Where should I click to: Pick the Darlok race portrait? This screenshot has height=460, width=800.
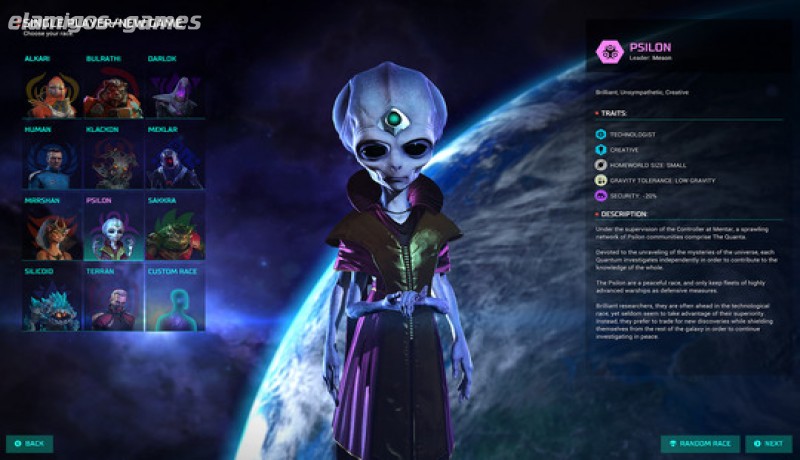174,92
